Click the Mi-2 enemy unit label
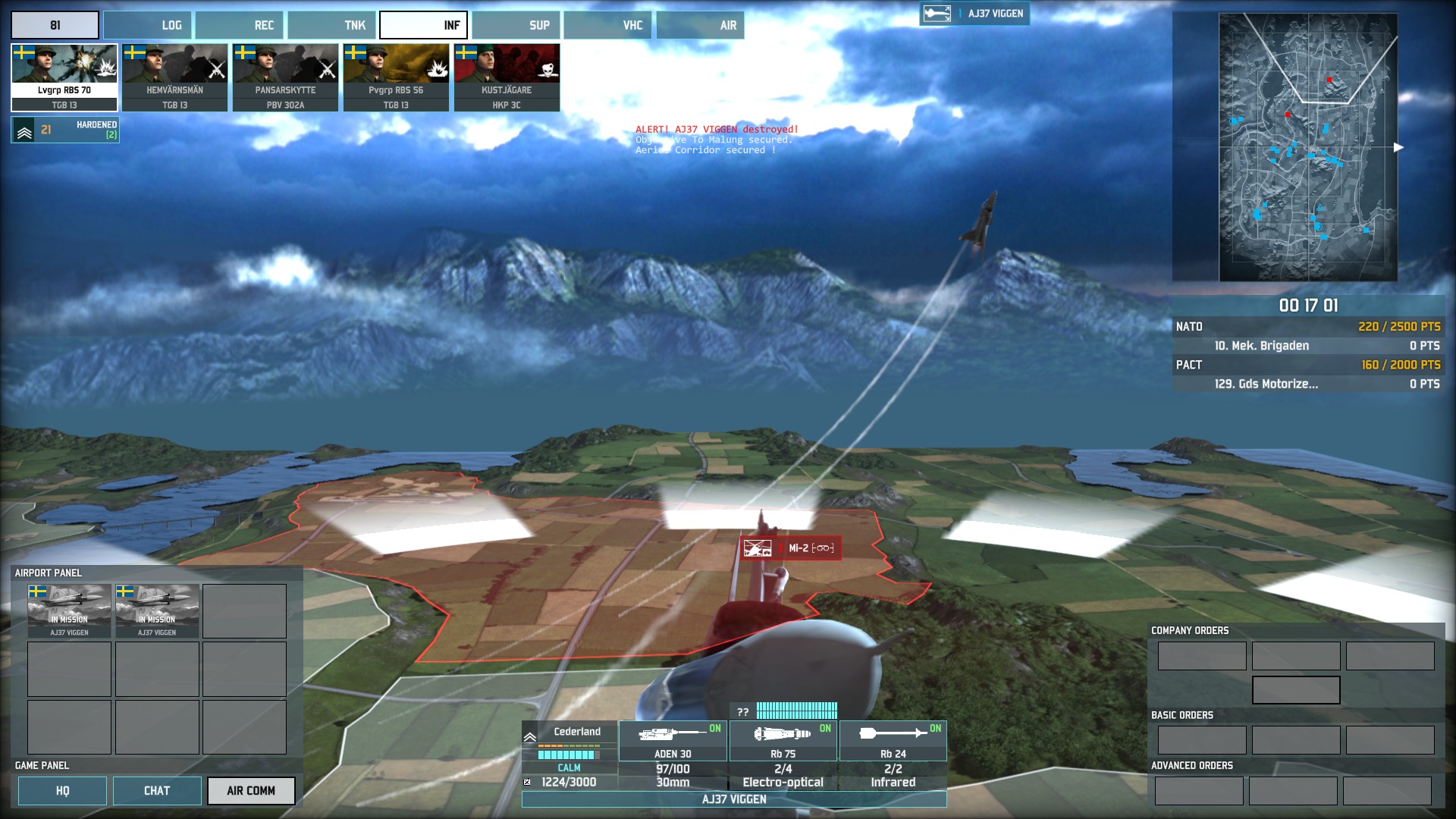This screenshot has width=1456, height=819. click(x=790, y=548)
